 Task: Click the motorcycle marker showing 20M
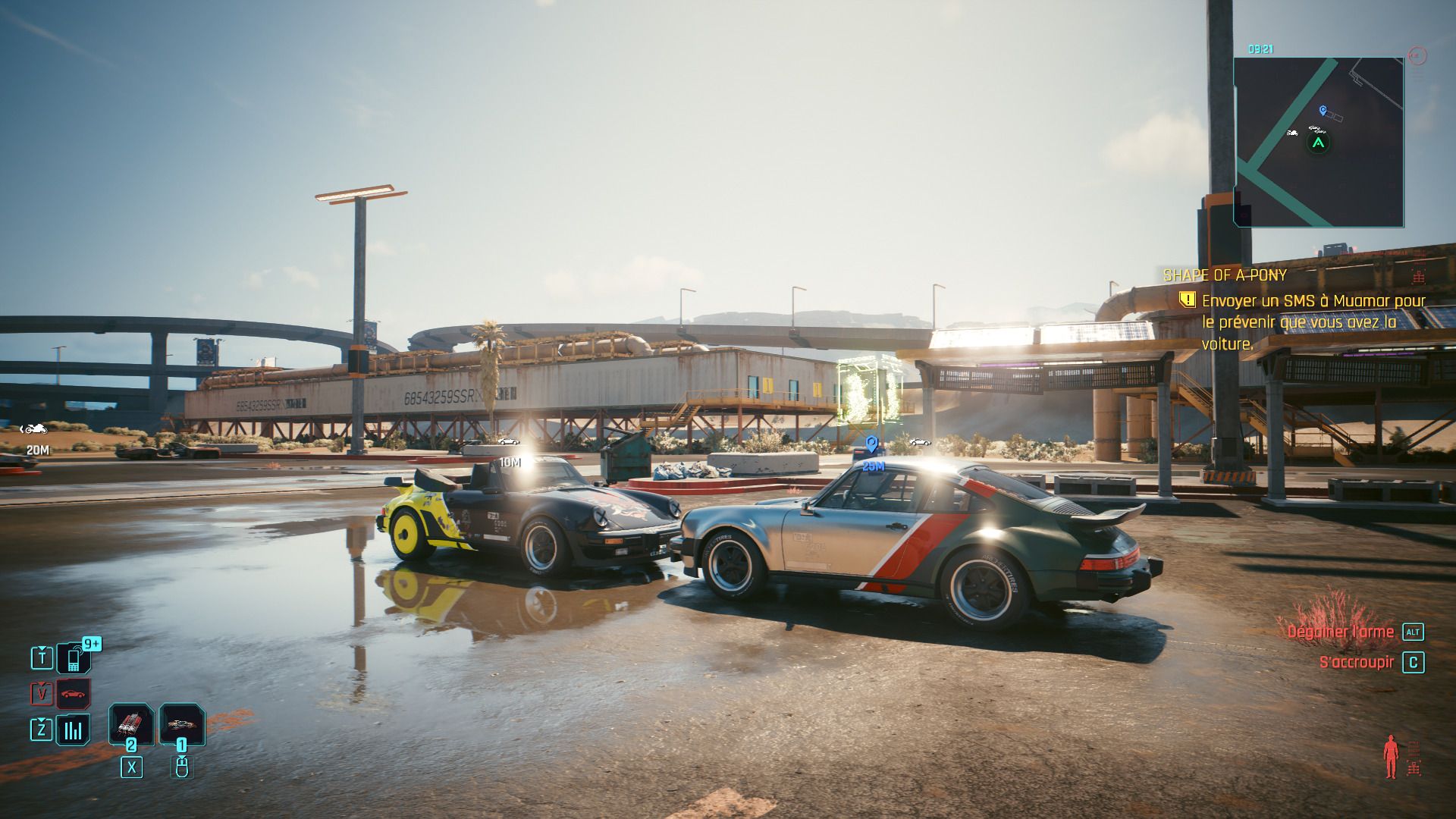point(34,430)
